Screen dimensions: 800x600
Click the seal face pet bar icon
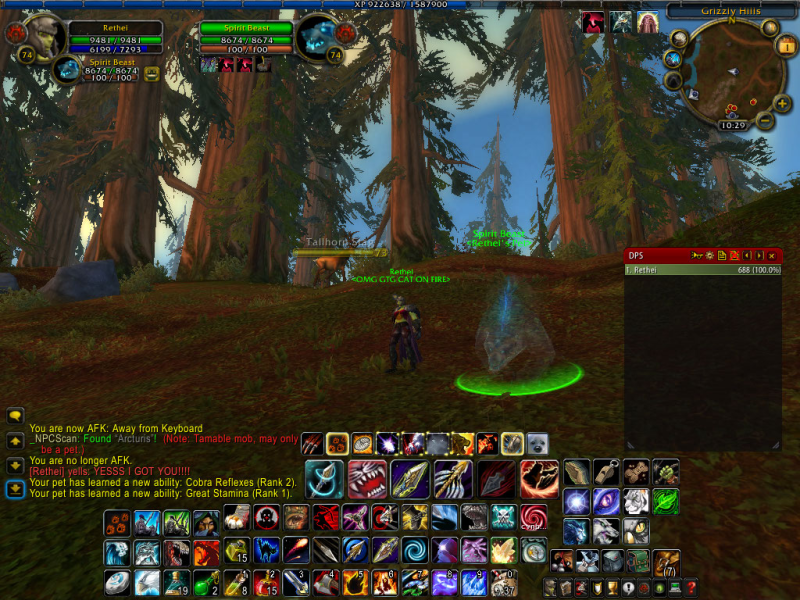[537, 443]
